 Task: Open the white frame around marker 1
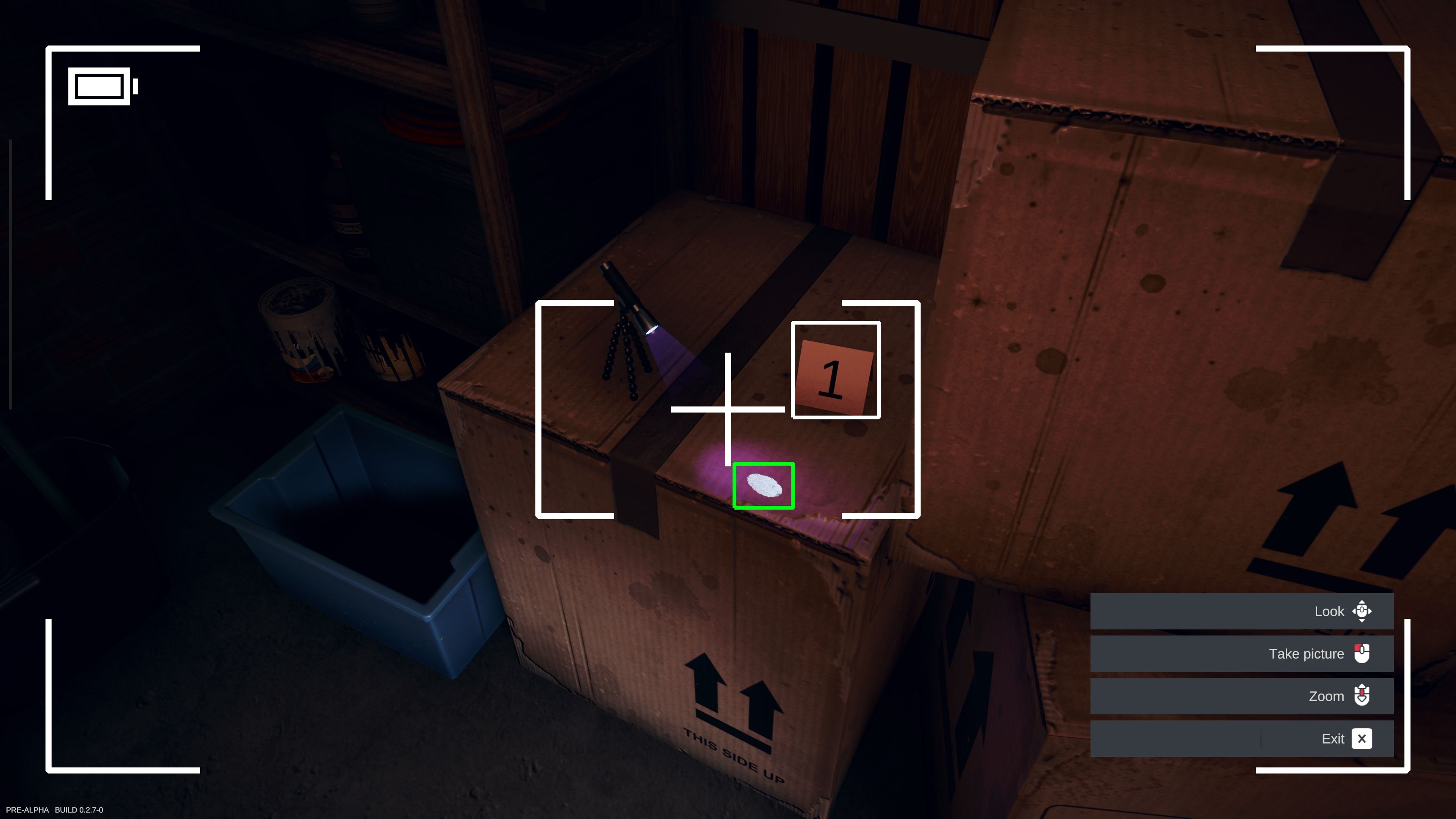coord(835,370)
